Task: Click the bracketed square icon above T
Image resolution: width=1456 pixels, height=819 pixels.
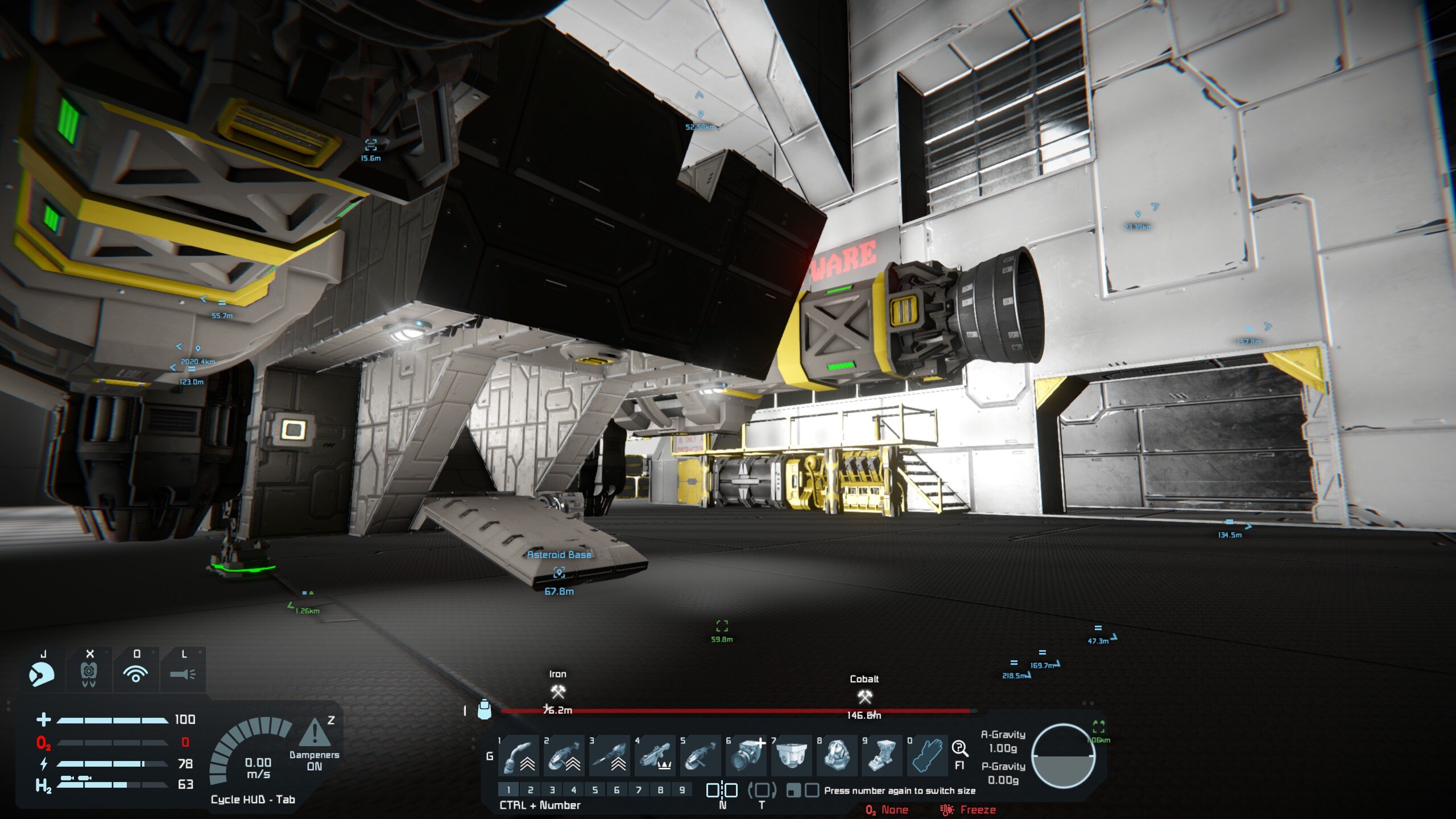Action: coord(762,790)
